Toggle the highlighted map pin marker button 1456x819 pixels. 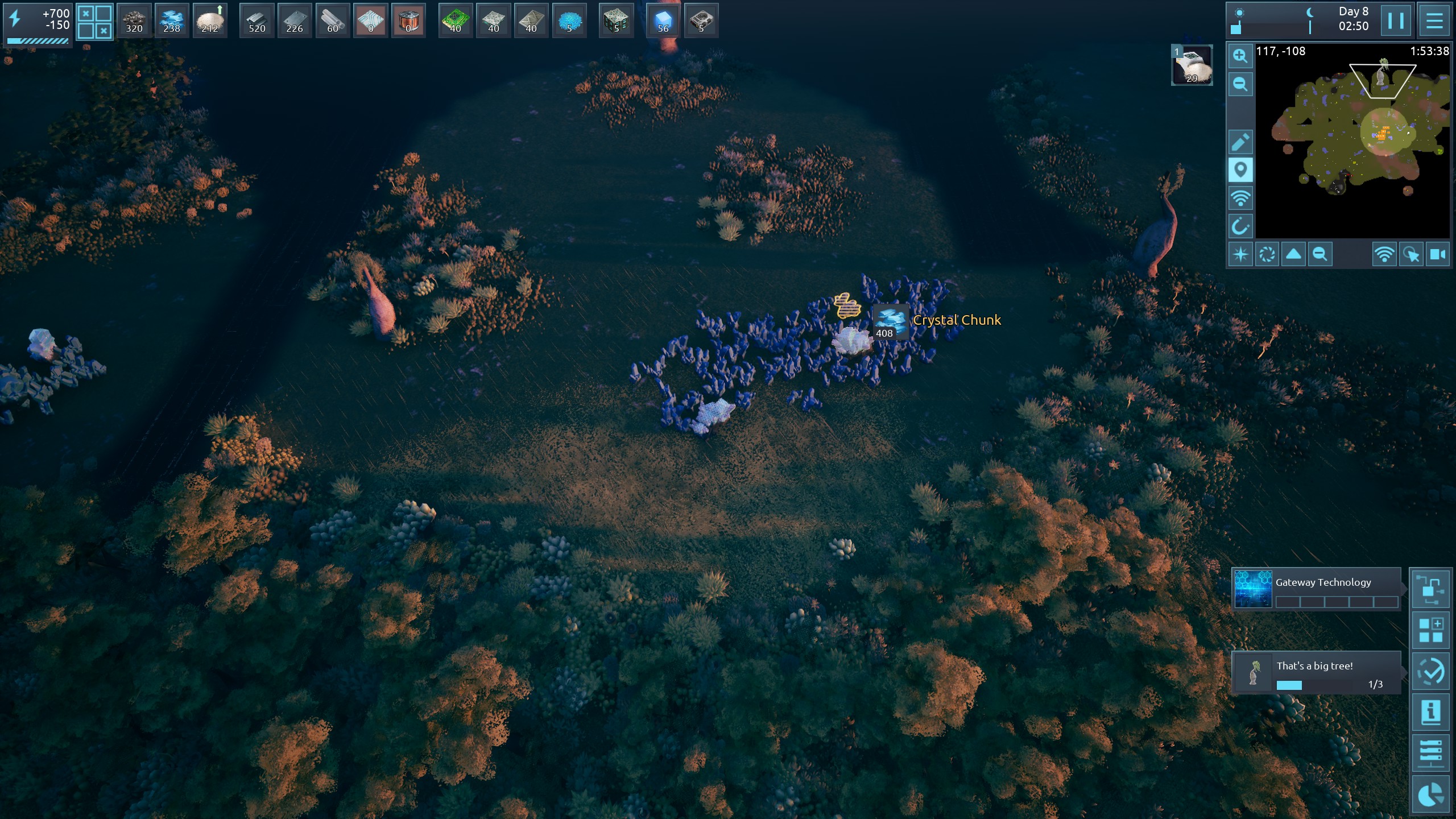pos(1240,170)
